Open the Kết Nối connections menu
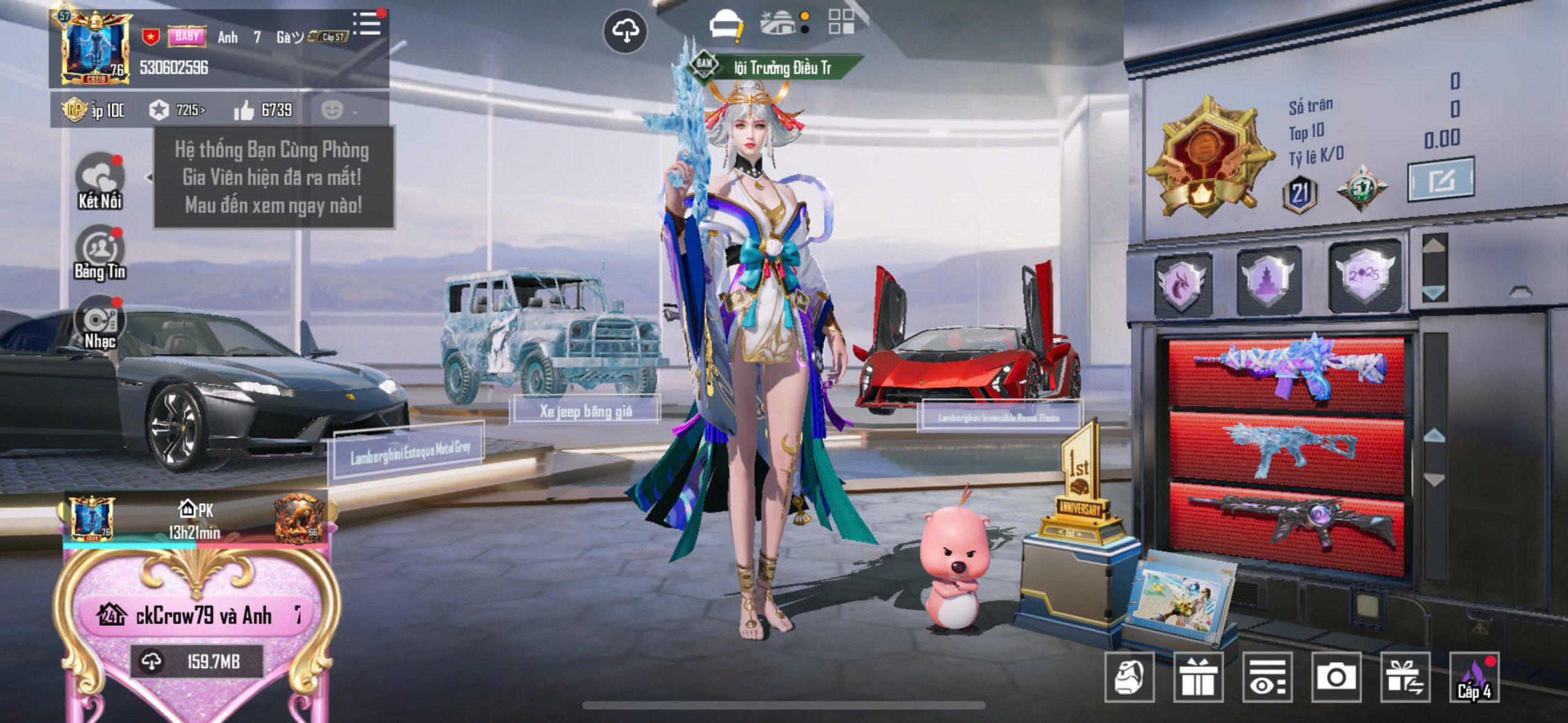This screenshot has width=1568, height=723. pos(100,182)
